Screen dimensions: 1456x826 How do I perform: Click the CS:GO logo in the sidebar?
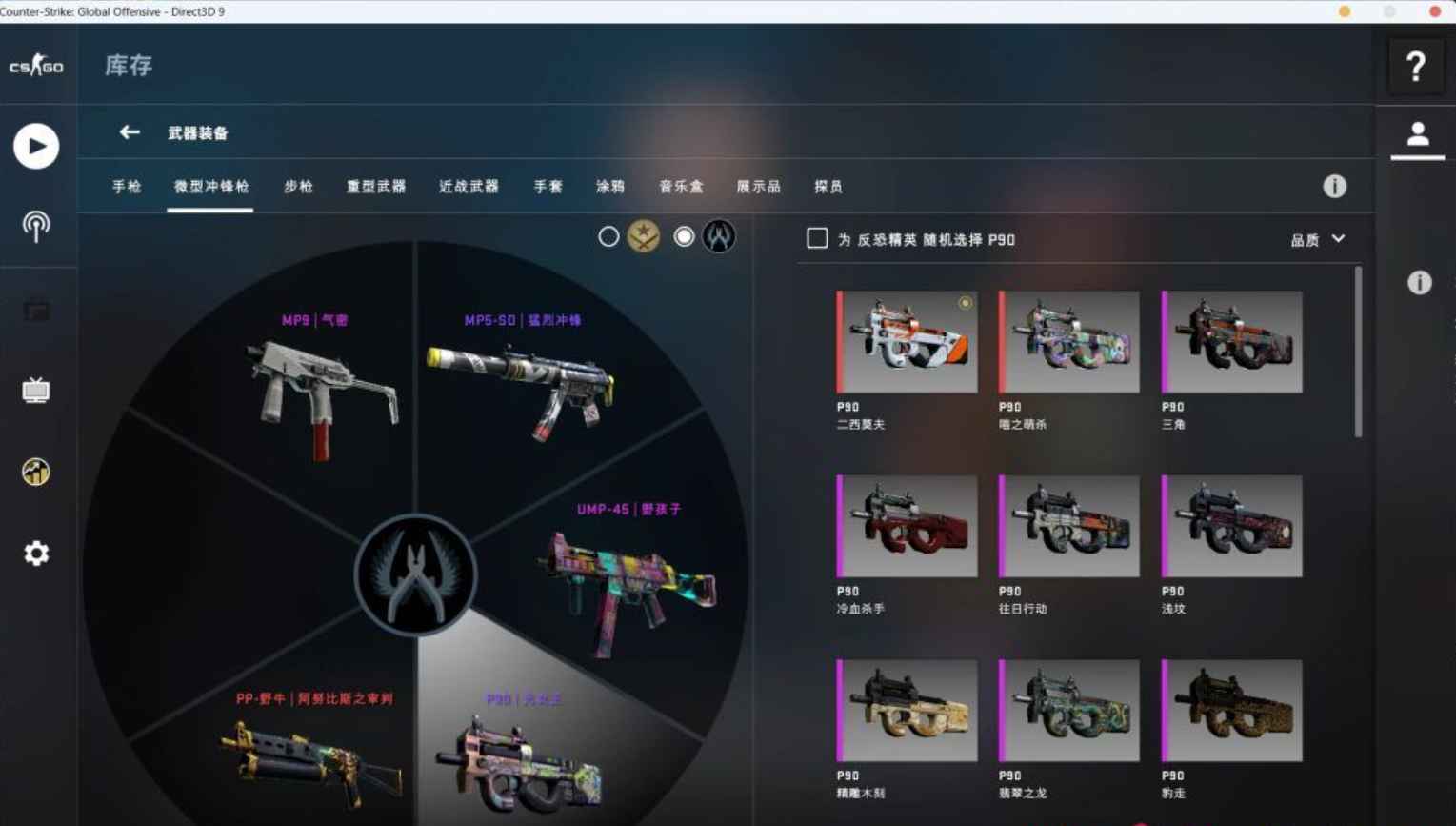(x=36, y=66)
